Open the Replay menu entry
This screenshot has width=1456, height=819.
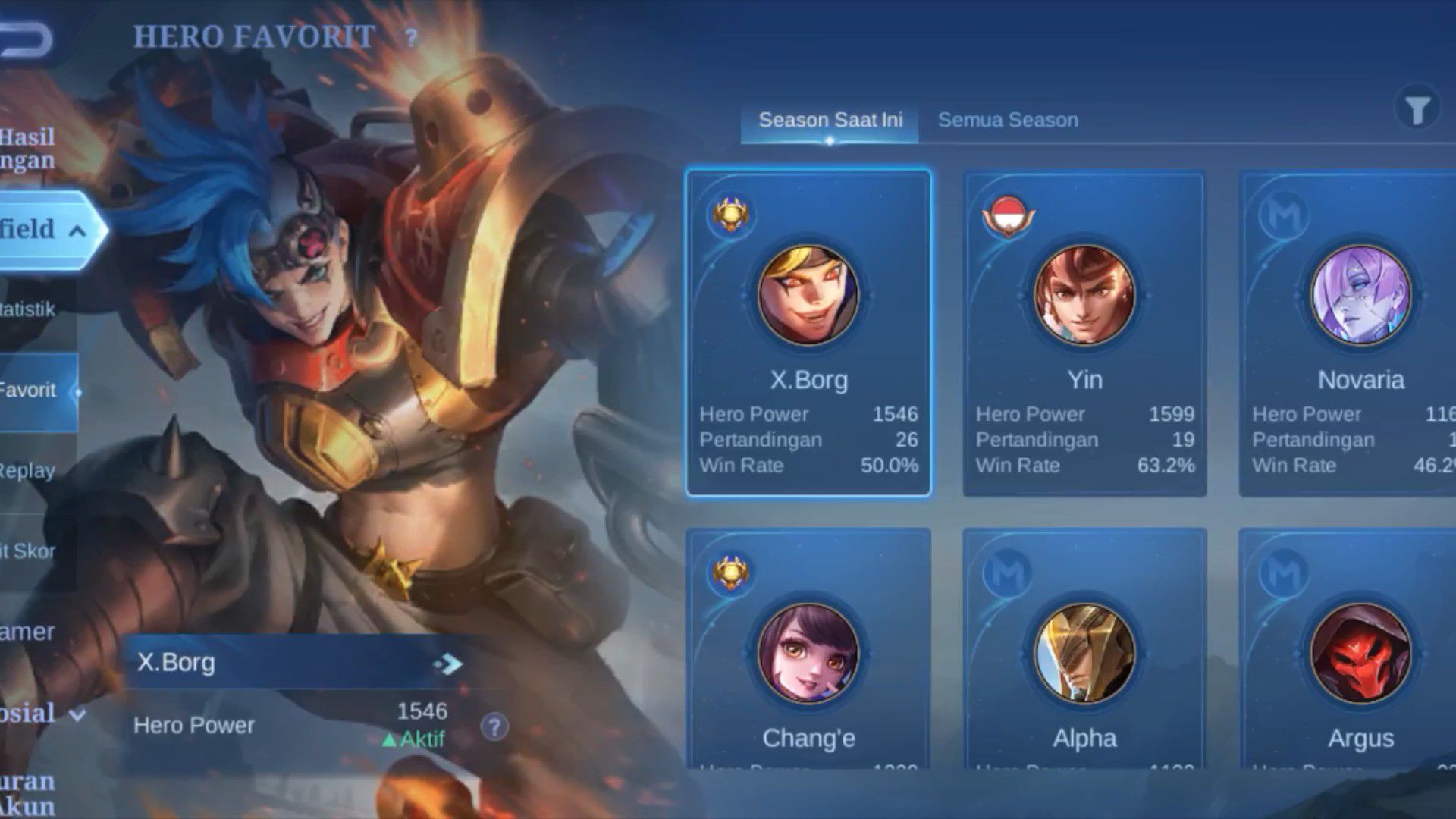pyautogui.click(x=29, y=470)
